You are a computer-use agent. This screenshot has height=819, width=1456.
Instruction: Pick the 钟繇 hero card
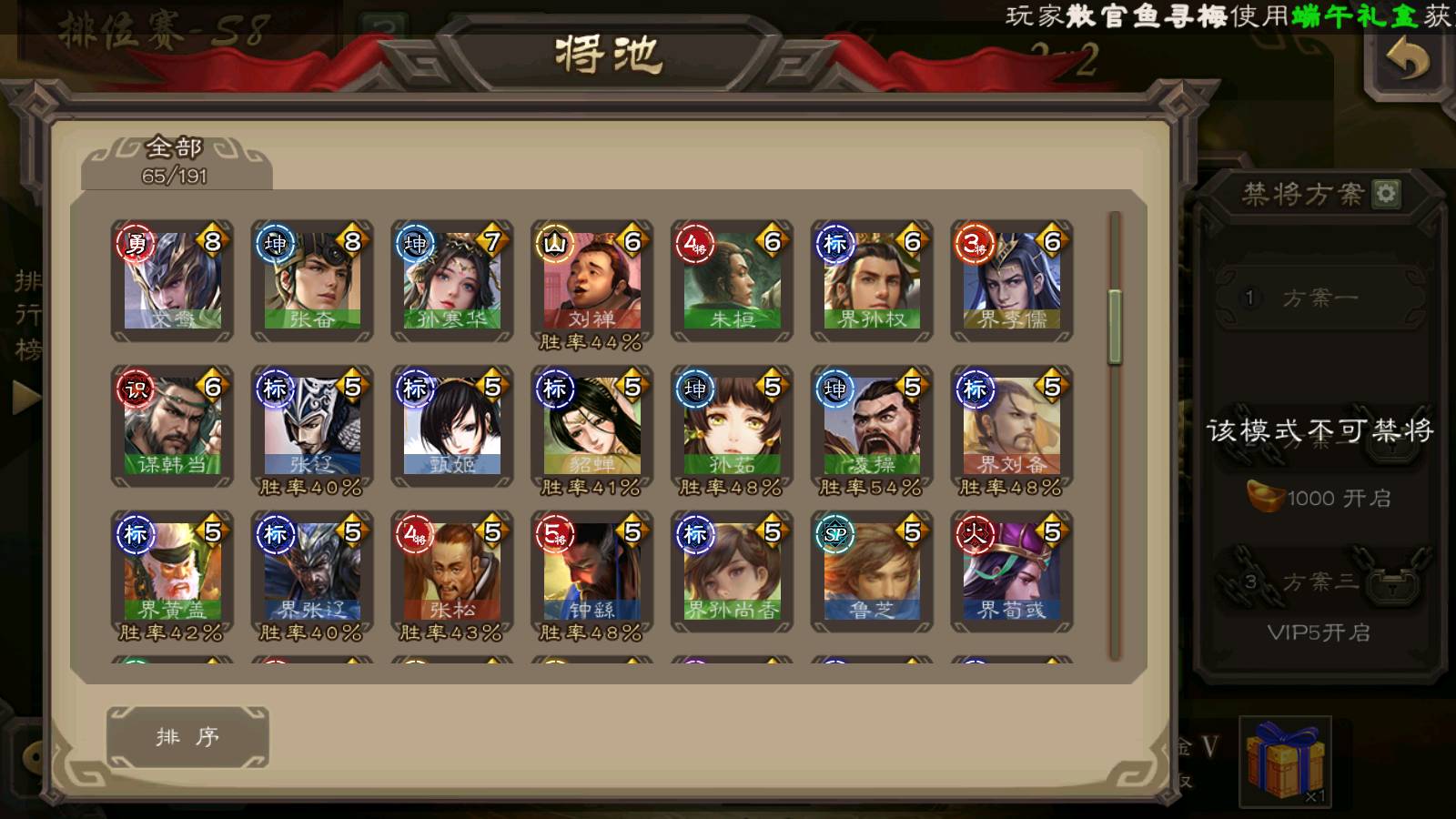tap(592, 571)
